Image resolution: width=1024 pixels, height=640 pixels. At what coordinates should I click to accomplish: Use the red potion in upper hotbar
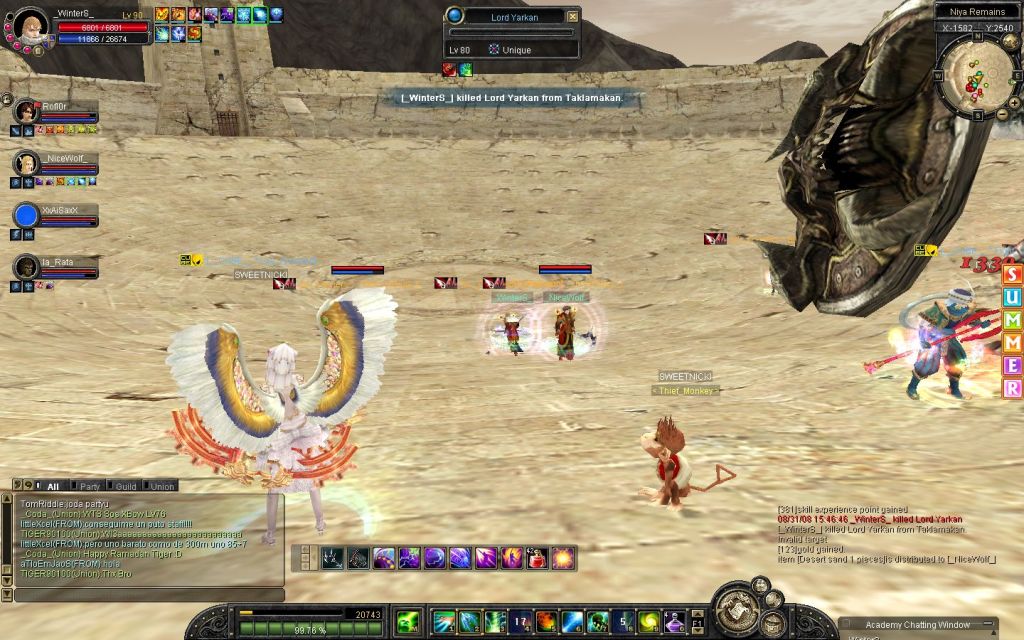click(x=538, y=558)
